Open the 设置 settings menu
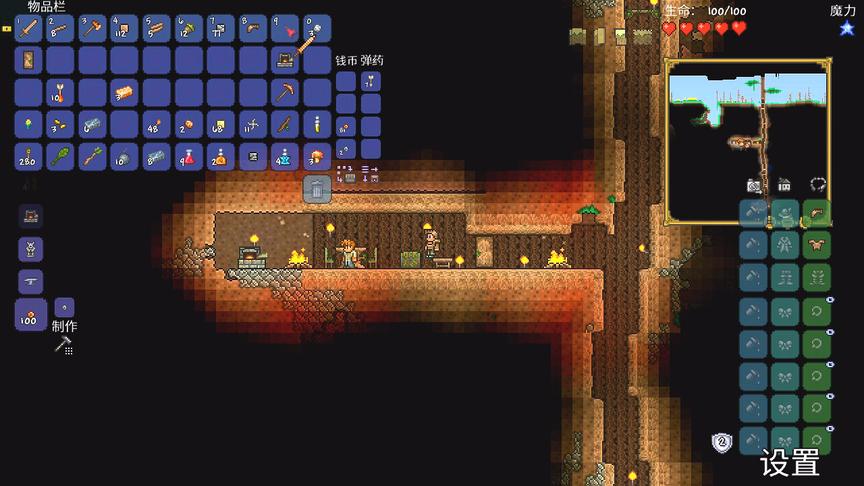 pos(790,463)
